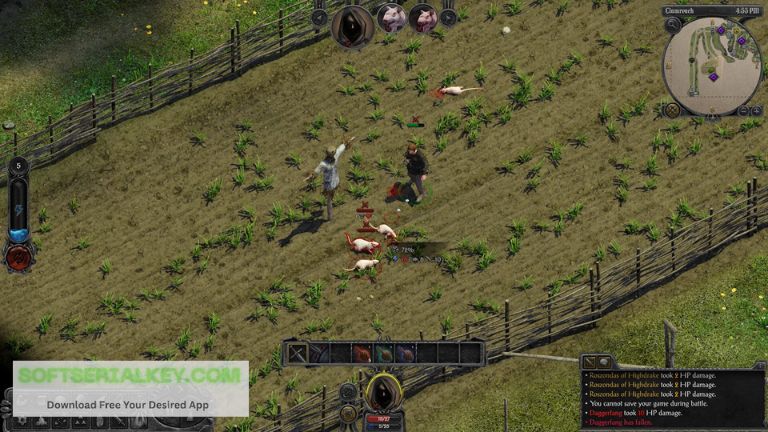The width and height of the screenshot is (768, 432).
Task: Select the purple potion hotbar slot
Action: (405, 353)
